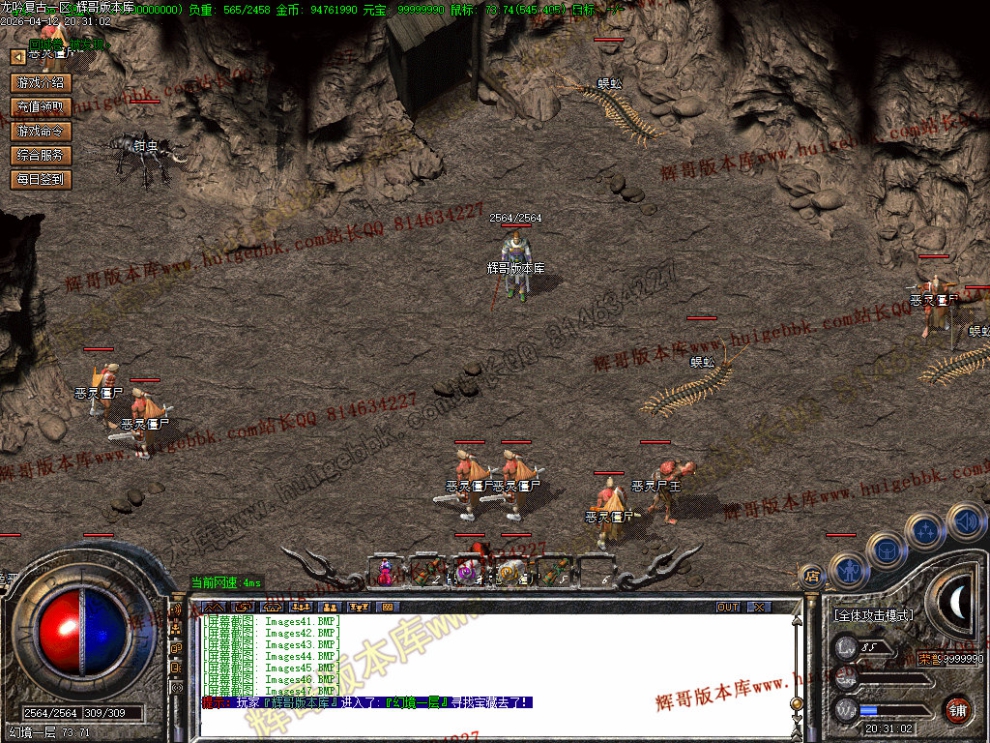Click the OUT button above the chat
This screenshot has height=743, width=990.
pos(728,607)
